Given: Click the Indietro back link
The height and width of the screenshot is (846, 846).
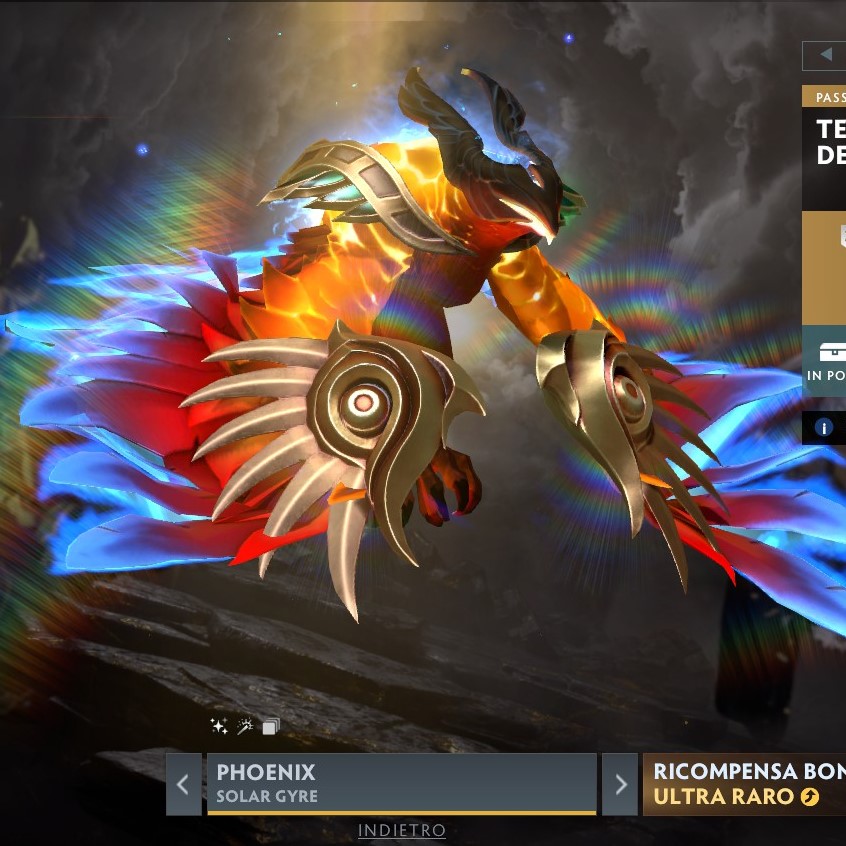Looking at the screenshot, I should 402,831.
